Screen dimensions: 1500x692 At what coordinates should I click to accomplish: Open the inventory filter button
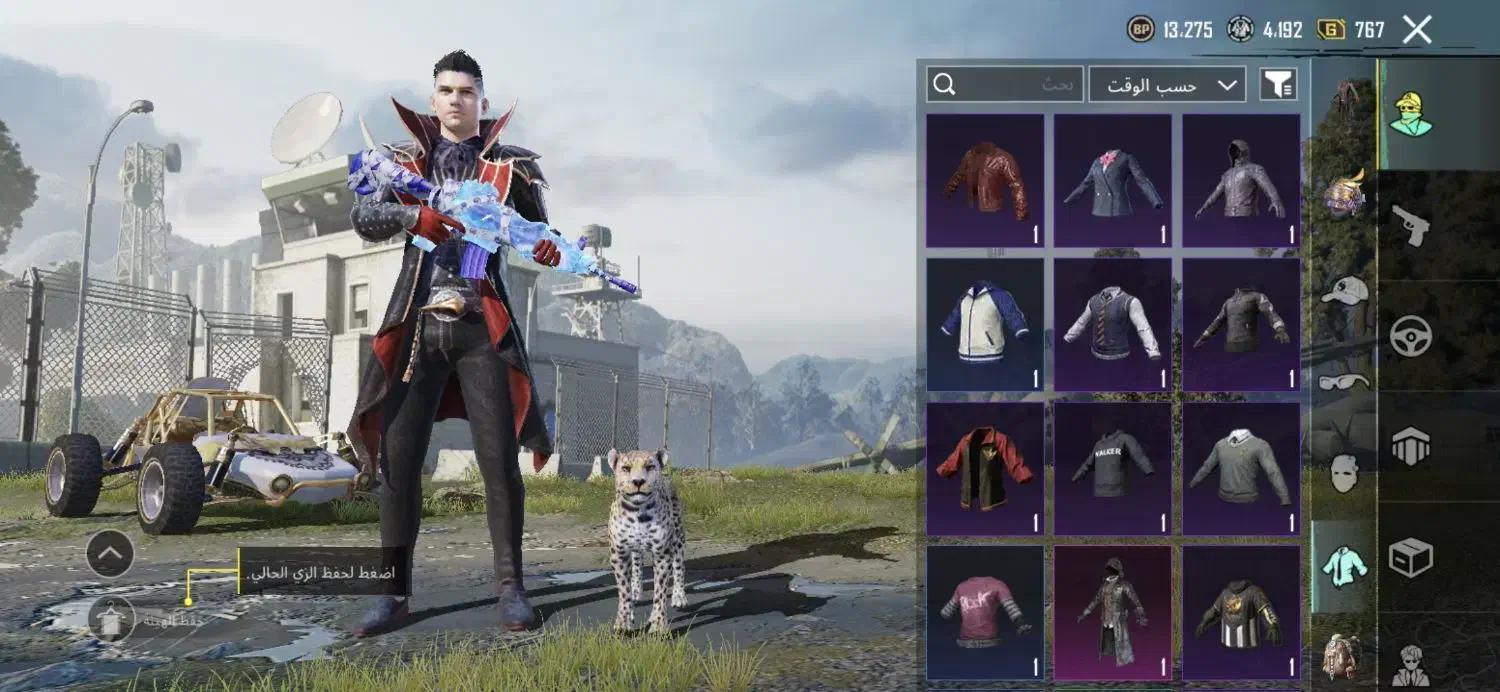(x=1278, y=85)
